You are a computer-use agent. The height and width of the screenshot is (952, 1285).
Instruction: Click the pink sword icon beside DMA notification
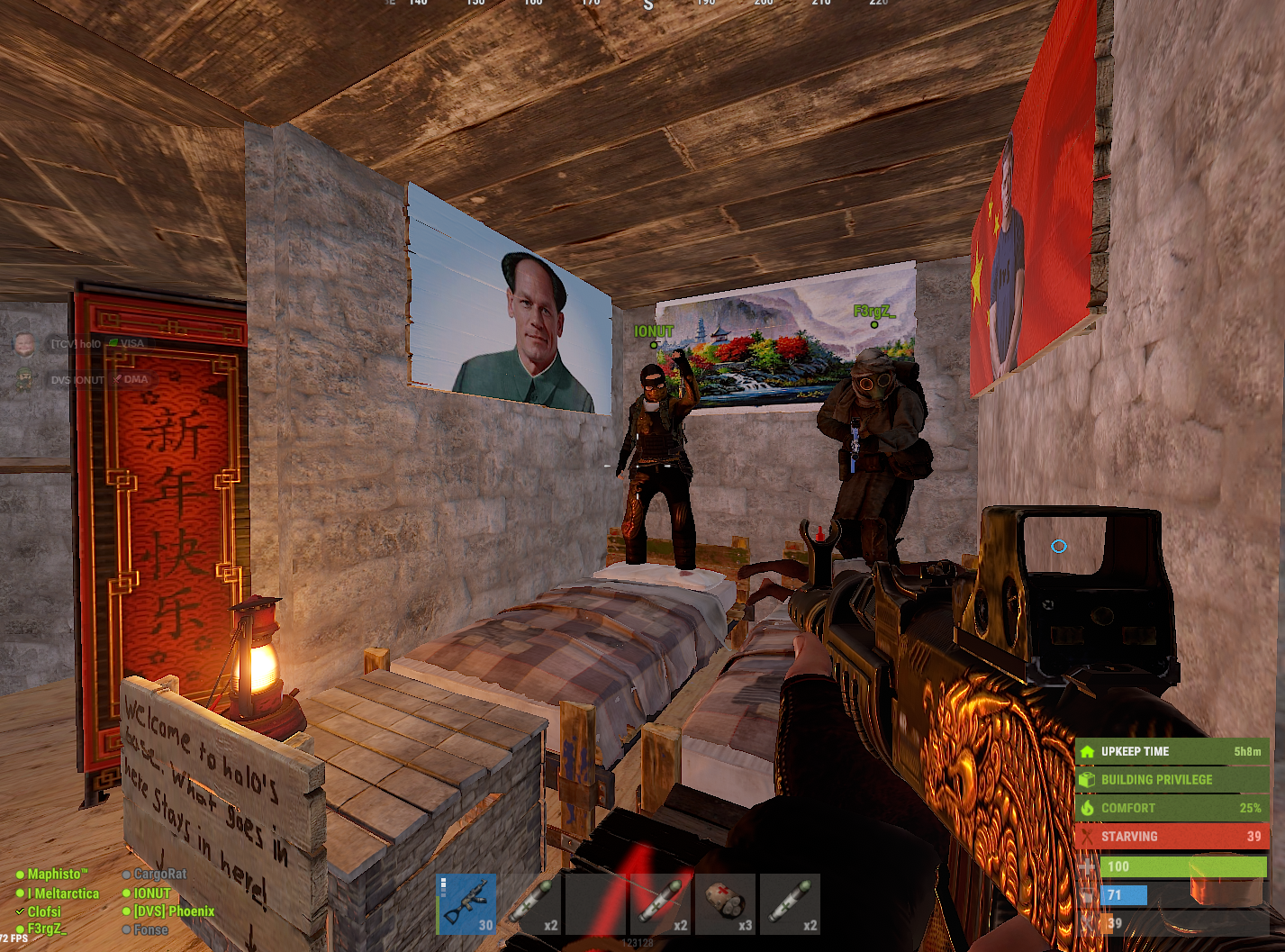(x=116, y=380)
